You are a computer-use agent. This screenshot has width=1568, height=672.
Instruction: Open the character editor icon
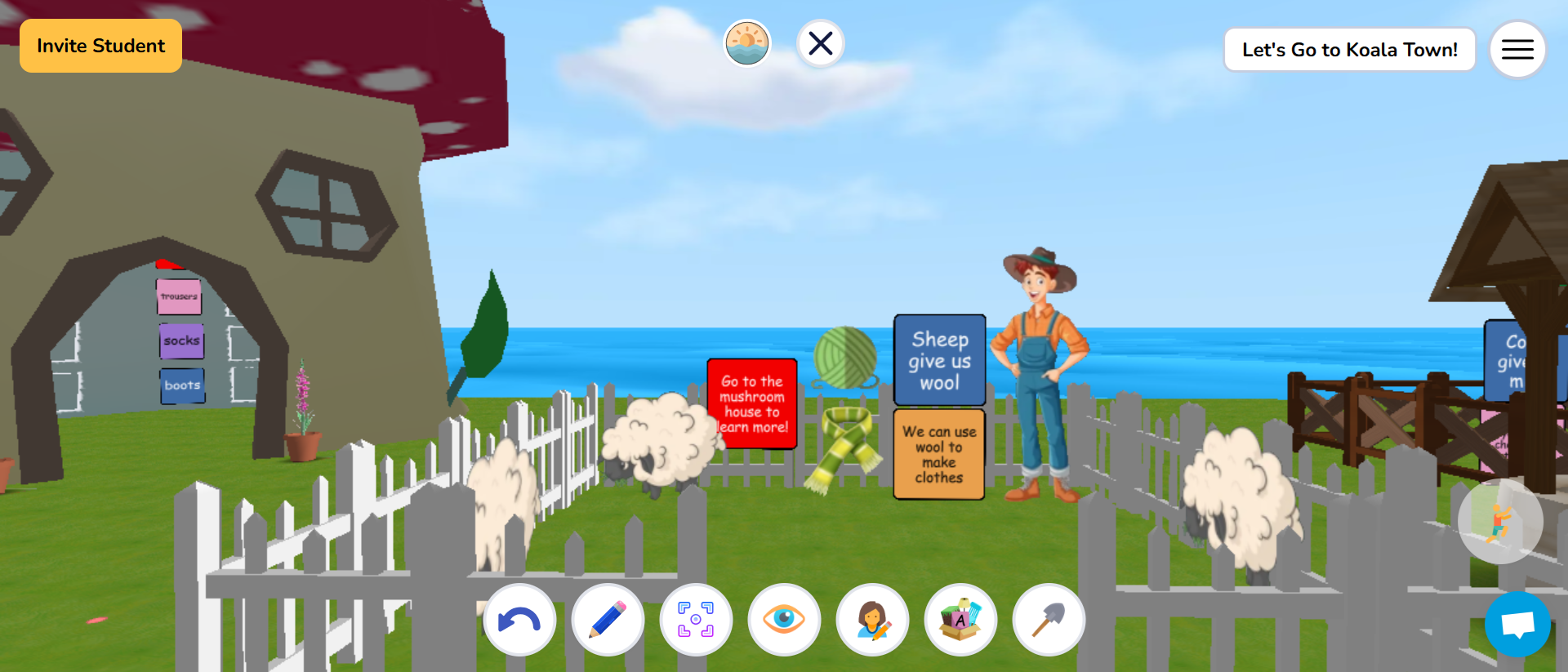872,620
